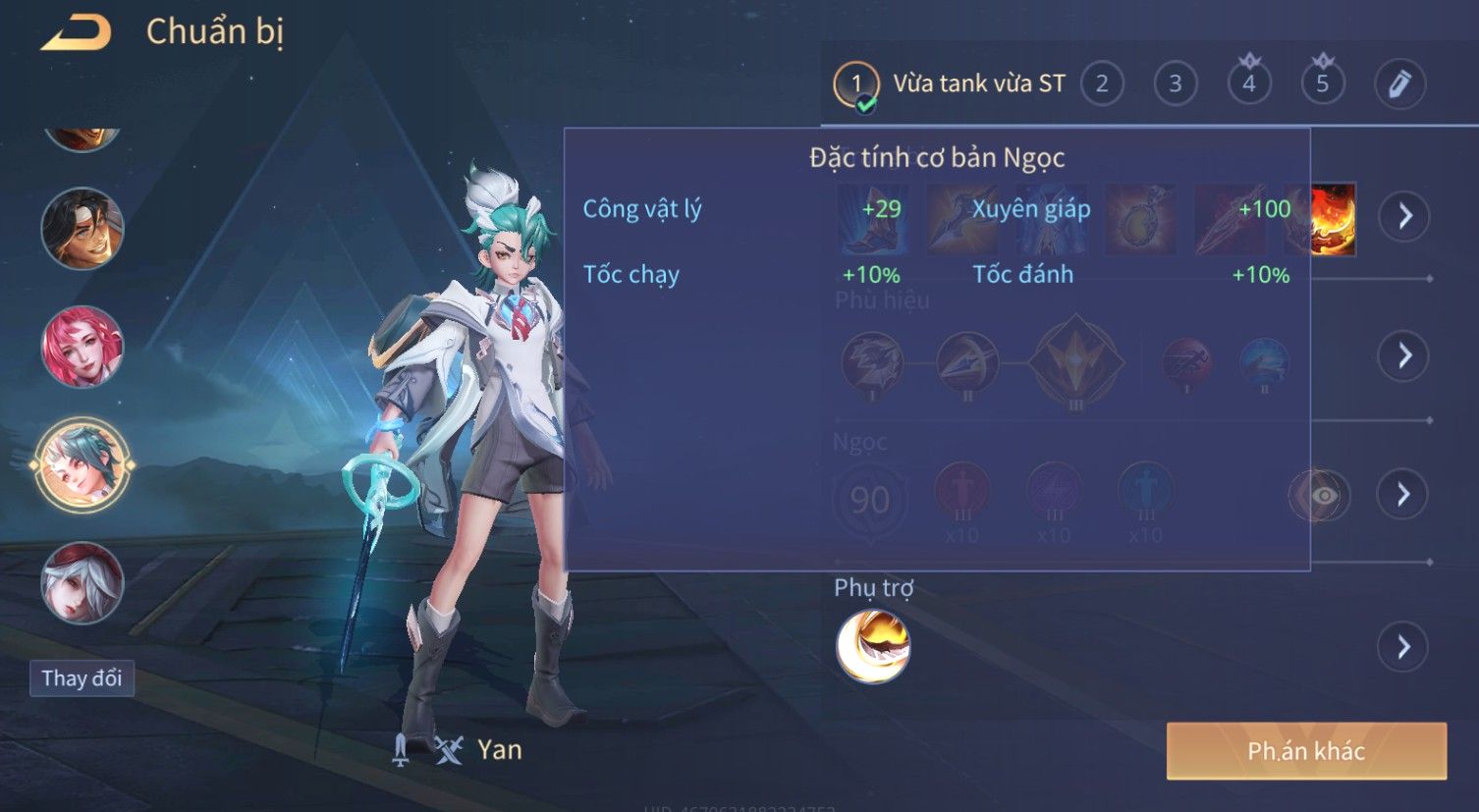Select the active preset 1 circle
Viewport: 1479px width, 812px height.
pyautogui.click(x=856, y=84)
